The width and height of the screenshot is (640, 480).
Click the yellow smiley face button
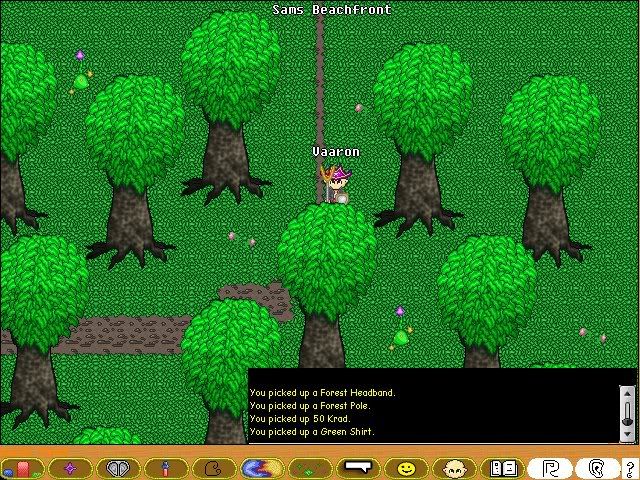pyautogui.click(x=406, y=467)
